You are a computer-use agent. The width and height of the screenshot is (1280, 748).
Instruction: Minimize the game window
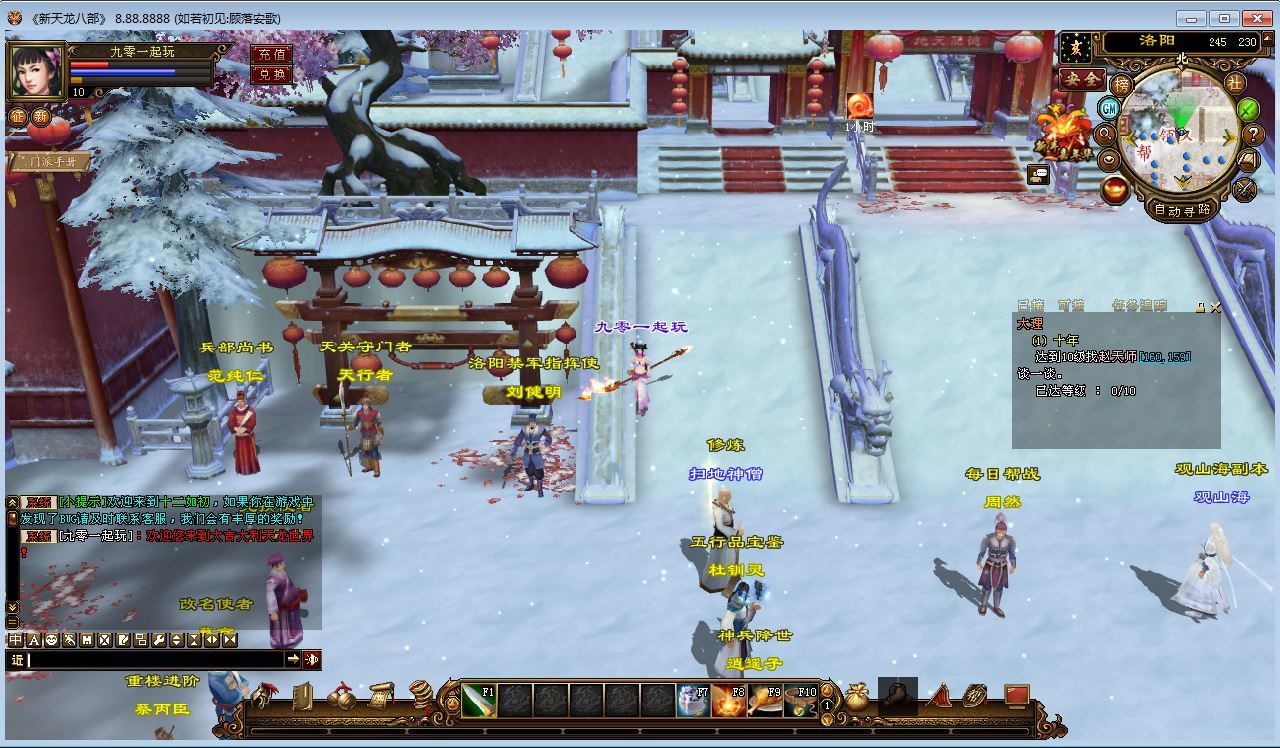click(x=1191, y=18)
